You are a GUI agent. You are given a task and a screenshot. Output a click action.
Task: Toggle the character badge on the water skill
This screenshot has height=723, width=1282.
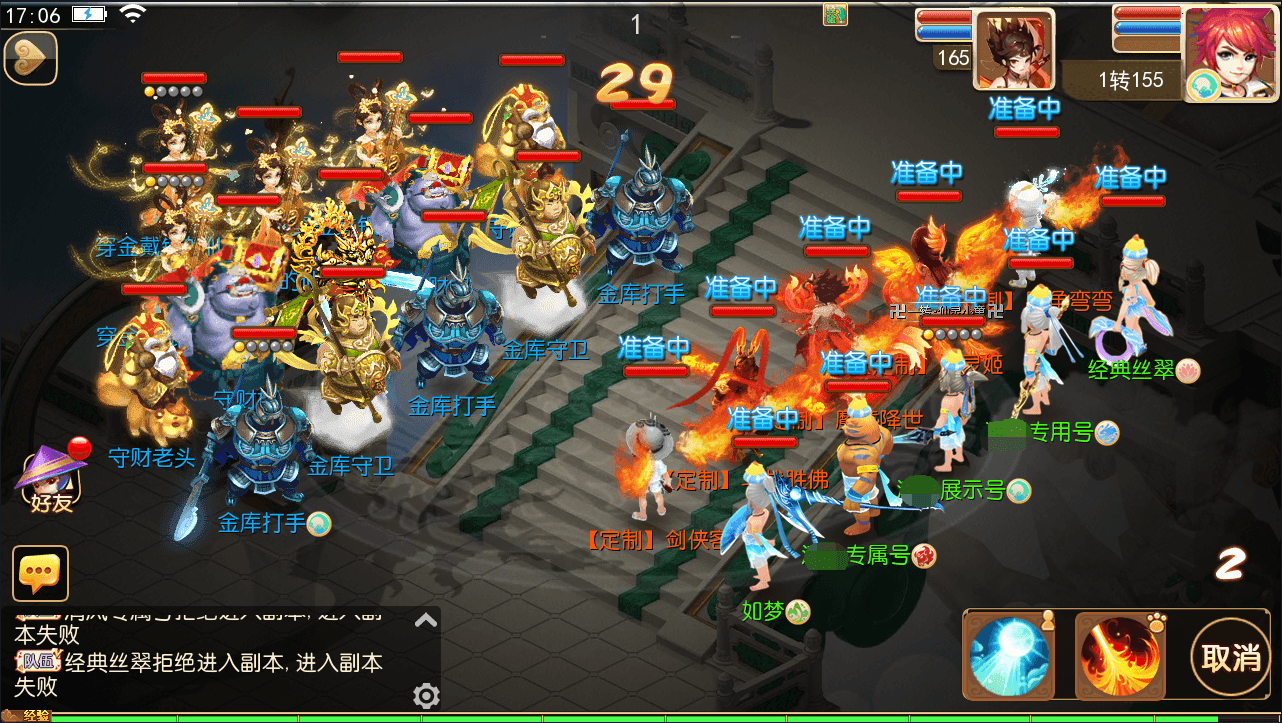click(x=1048, y=622)
